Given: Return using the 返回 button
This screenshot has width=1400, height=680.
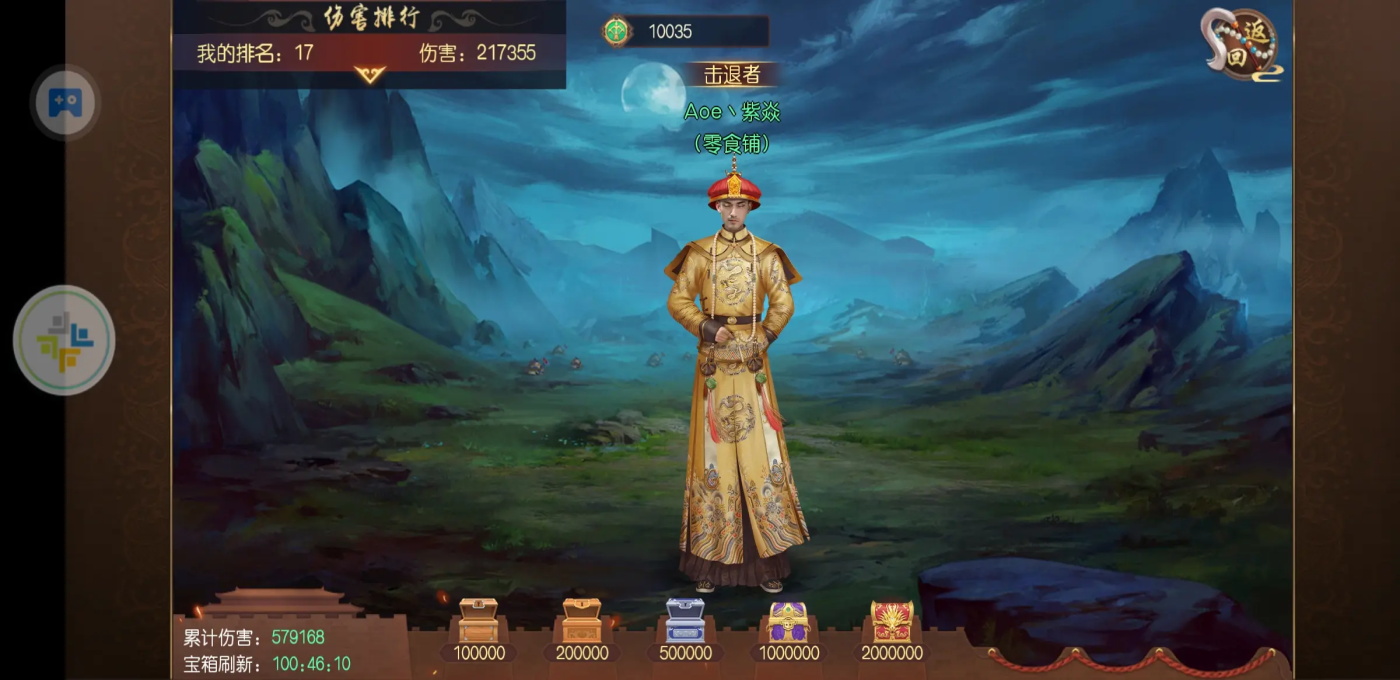Looking at the screenshot, I should click(x=1242, y=45).
